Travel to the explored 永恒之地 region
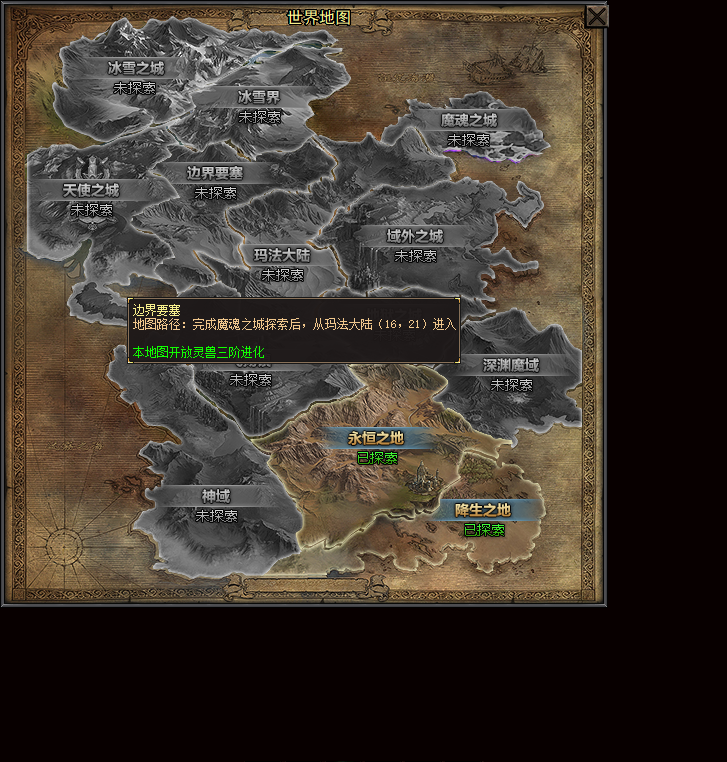The image size is (727, 762). [x=376, y=438]
